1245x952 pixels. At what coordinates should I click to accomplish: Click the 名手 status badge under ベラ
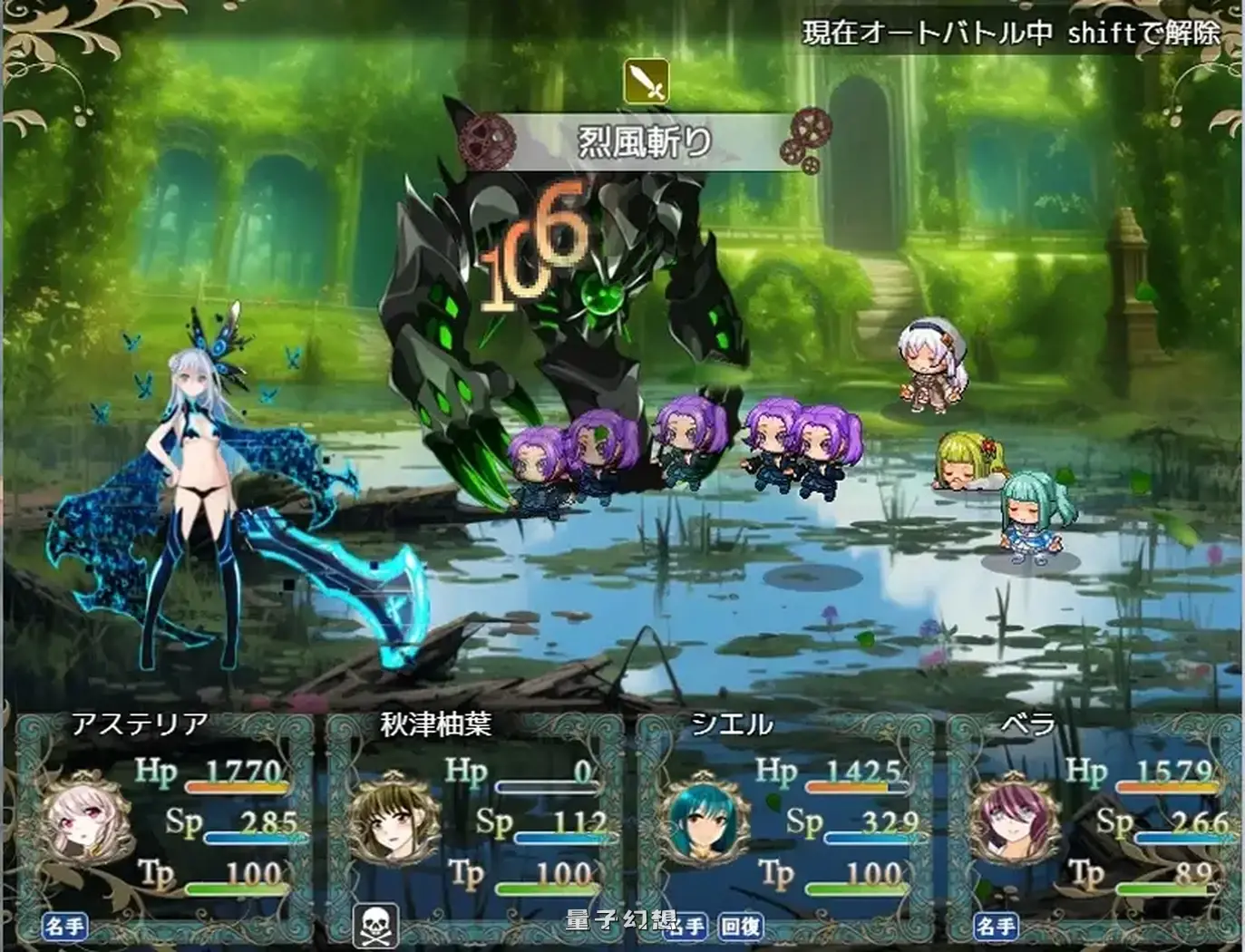(x=996, y=924)
